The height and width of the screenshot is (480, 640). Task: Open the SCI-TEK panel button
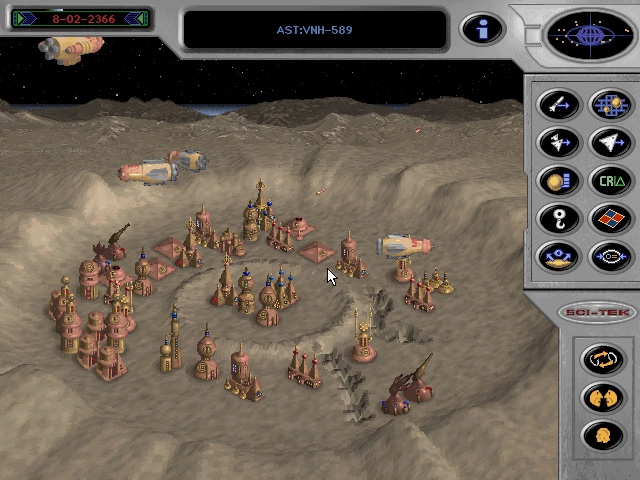click(x=599, y=312)
